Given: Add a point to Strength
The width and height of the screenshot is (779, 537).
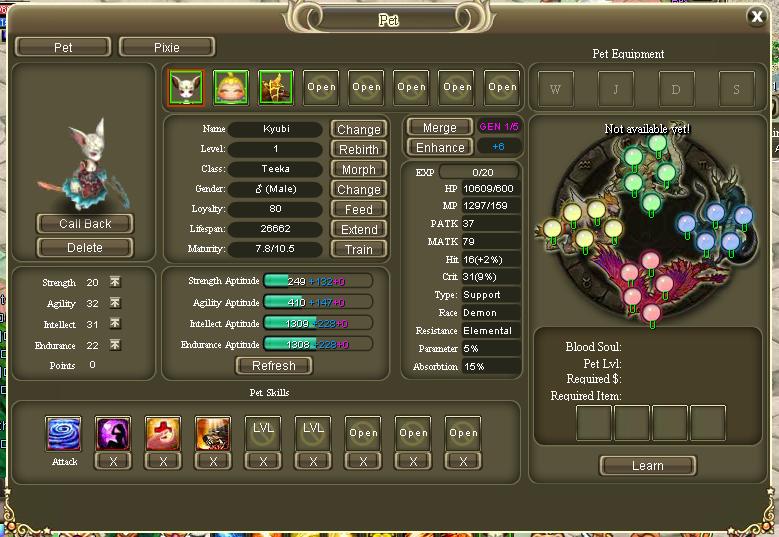Looking at the screenshot, I should [x=115, y=283].
